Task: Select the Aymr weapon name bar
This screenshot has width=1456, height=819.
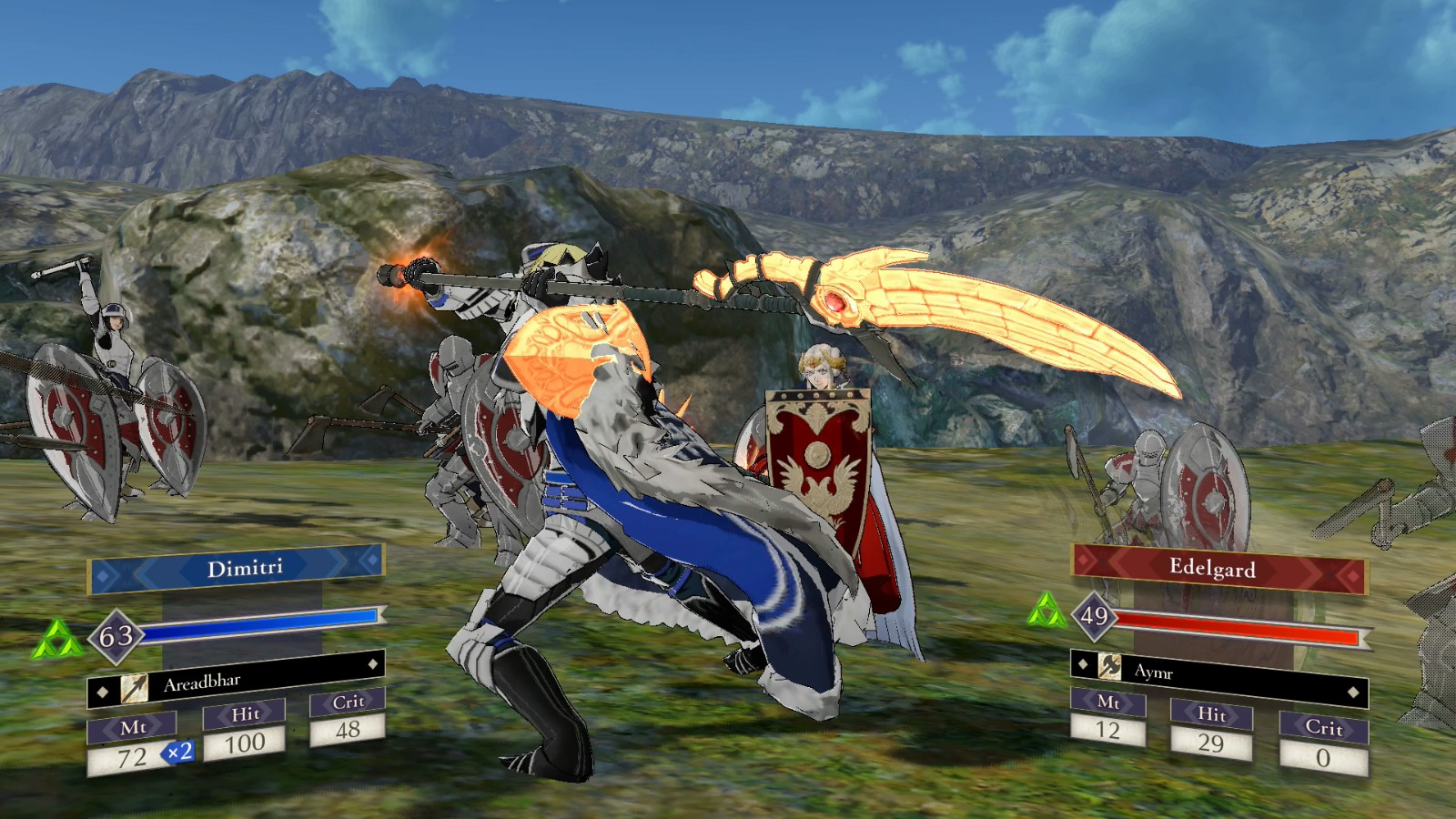Action: point(1183,673)
